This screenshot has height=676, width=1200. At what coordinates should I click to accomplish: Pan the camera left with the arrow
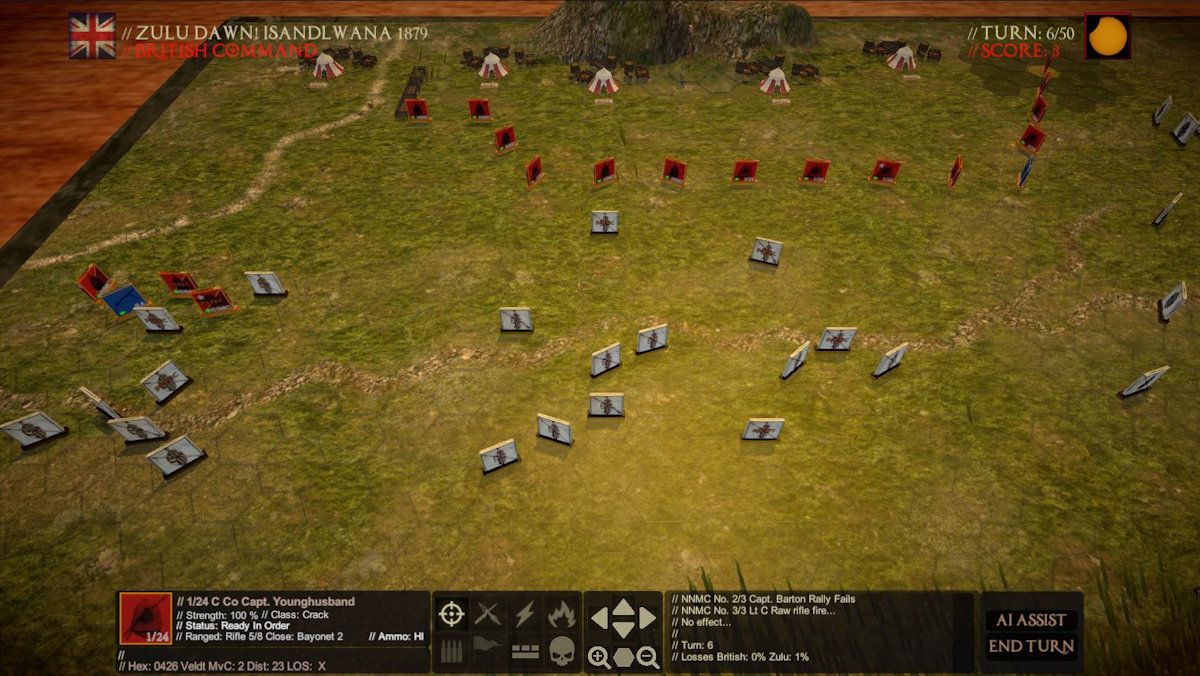tap(599, 619)
